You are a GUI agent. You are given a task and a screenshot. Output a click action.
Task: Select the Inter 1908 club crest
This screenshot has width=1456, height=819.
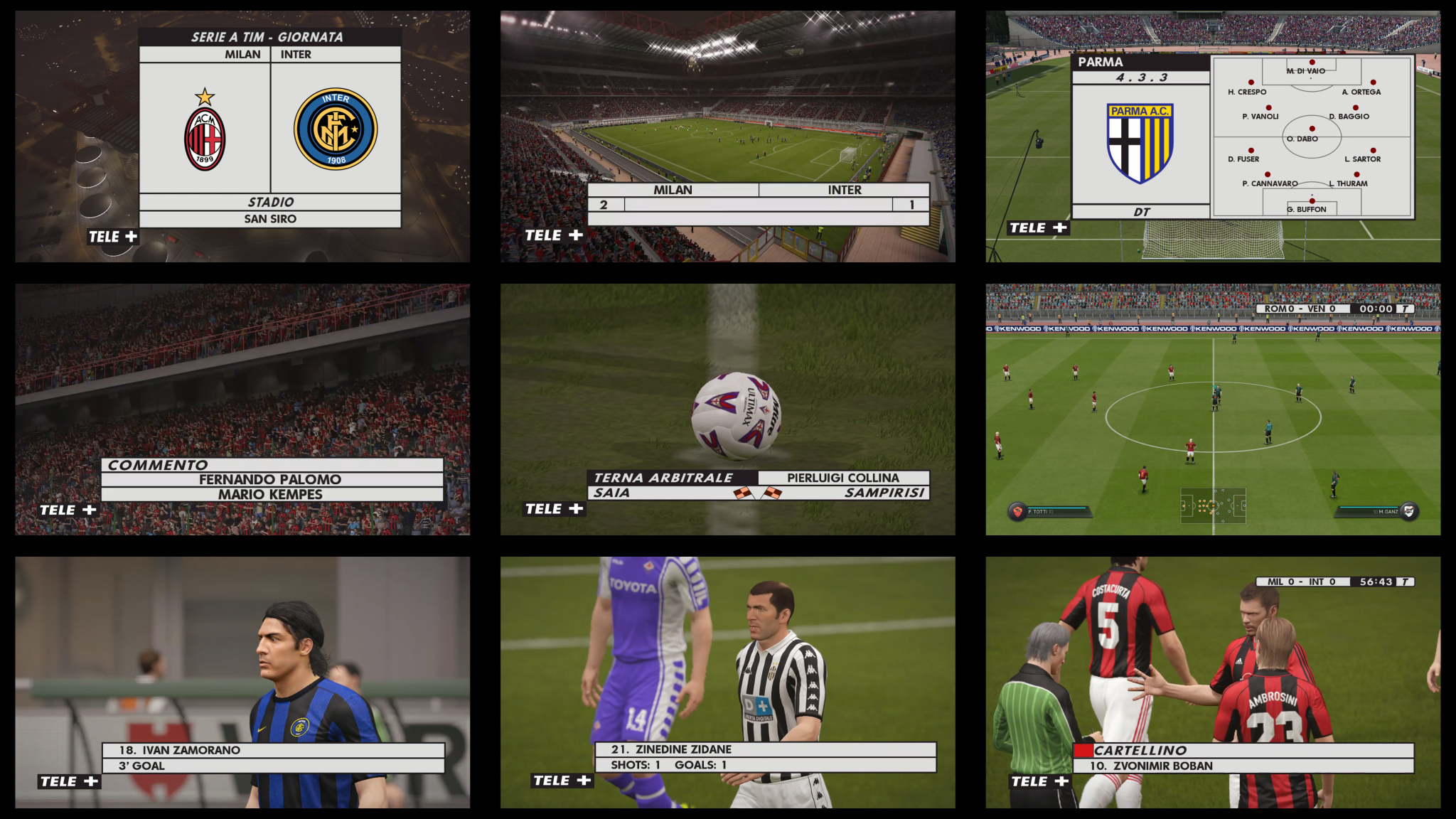pos(337,128)
